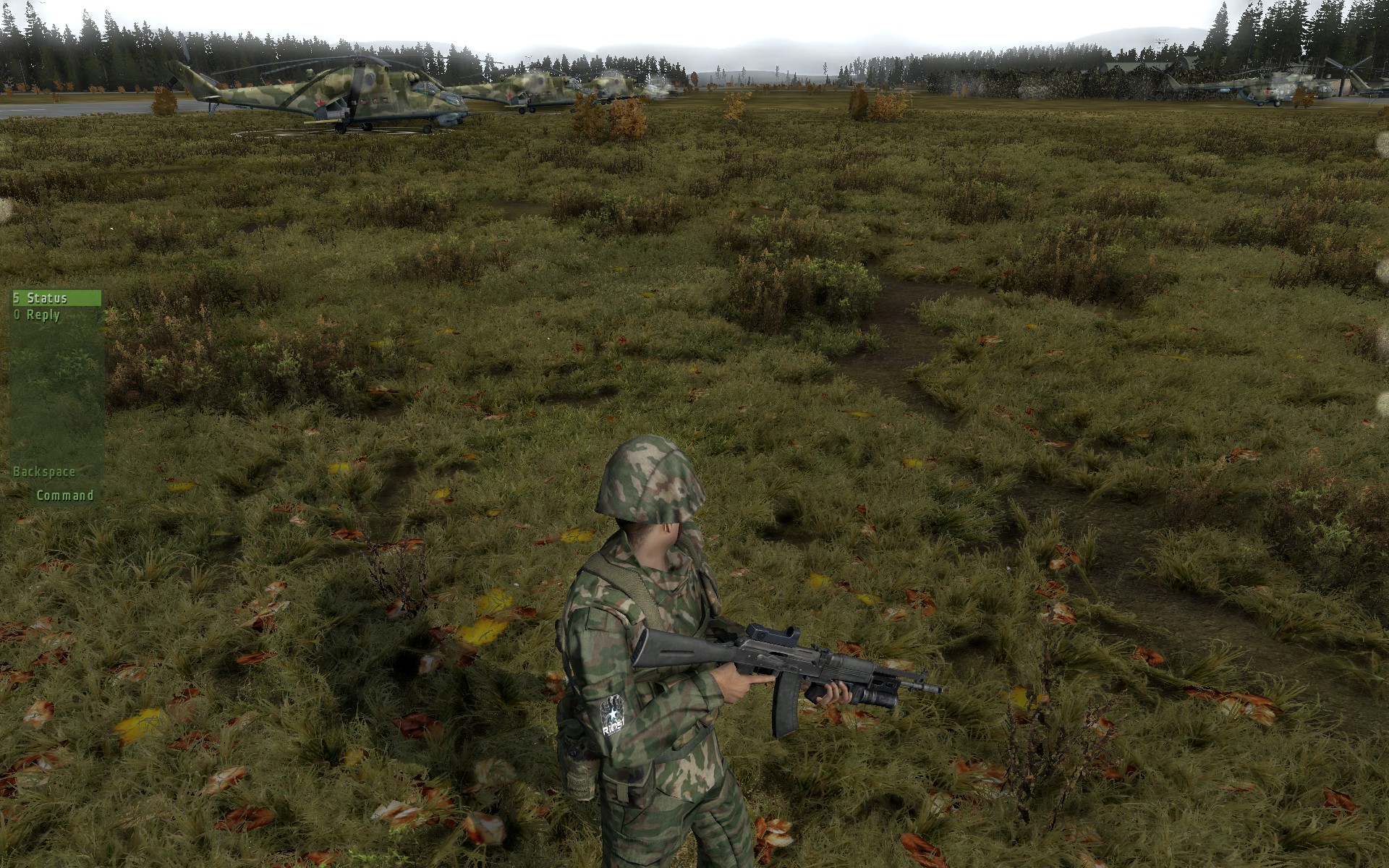This screenshot has height=868, width=1389.
Task: Choose the Reply command option
Action: (43, 315)
